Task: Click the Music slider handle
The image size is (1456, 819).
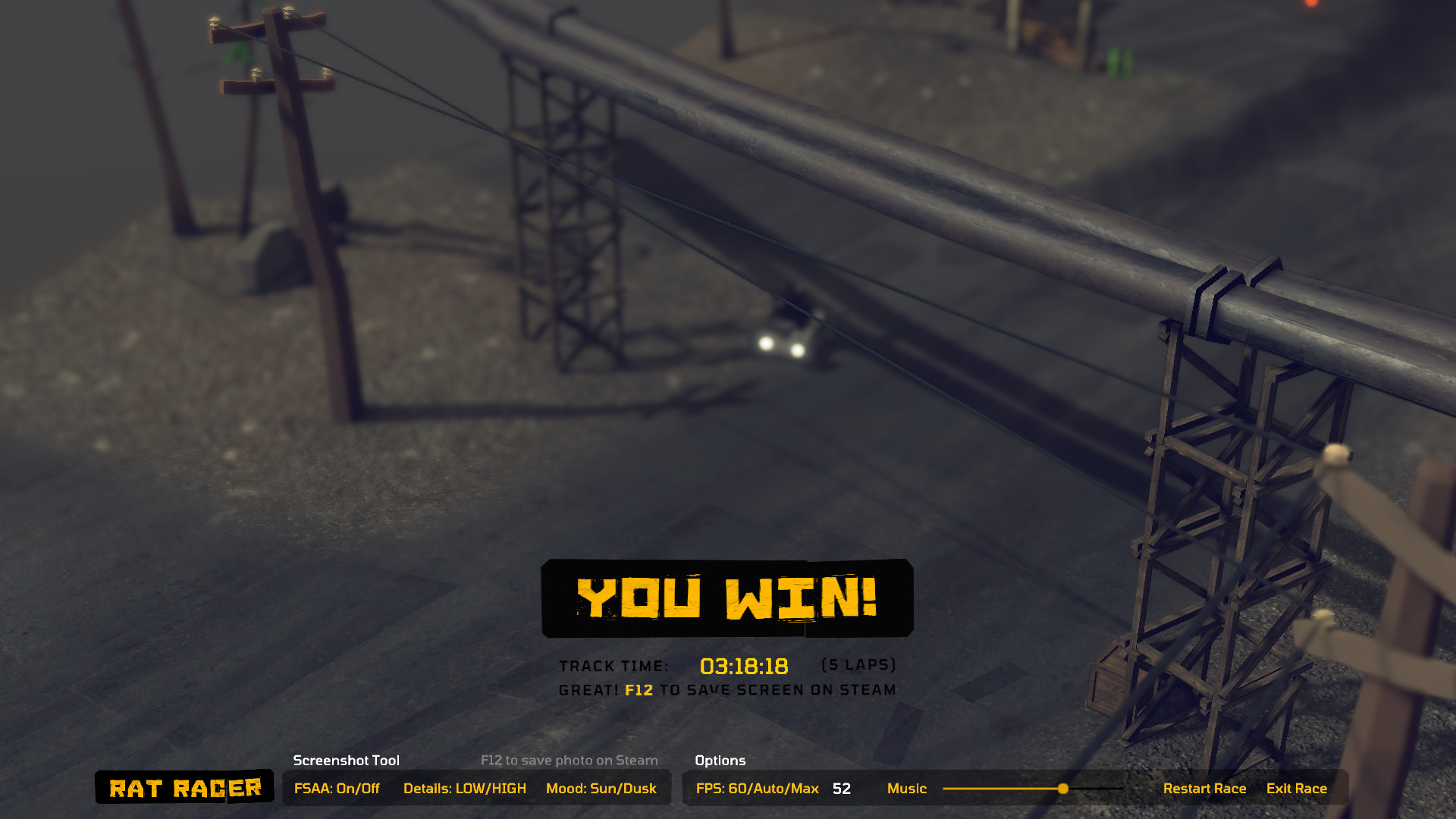Action: click(1065, 789)
